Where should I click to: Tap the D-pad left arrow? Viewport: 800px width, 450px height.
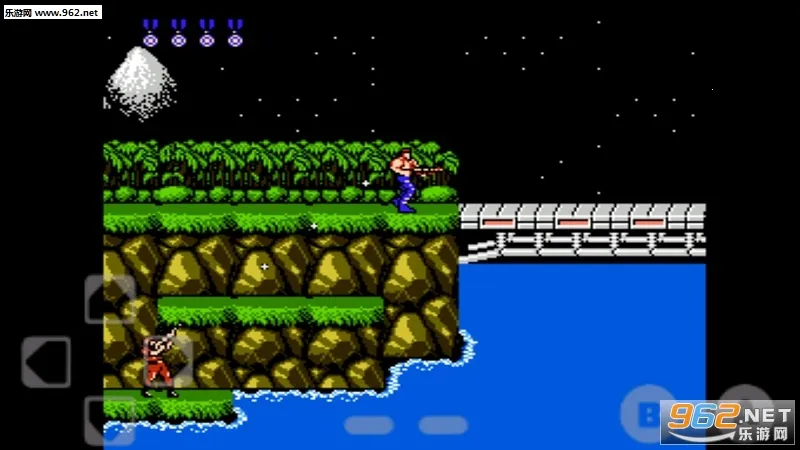click(x=46, y=361)
